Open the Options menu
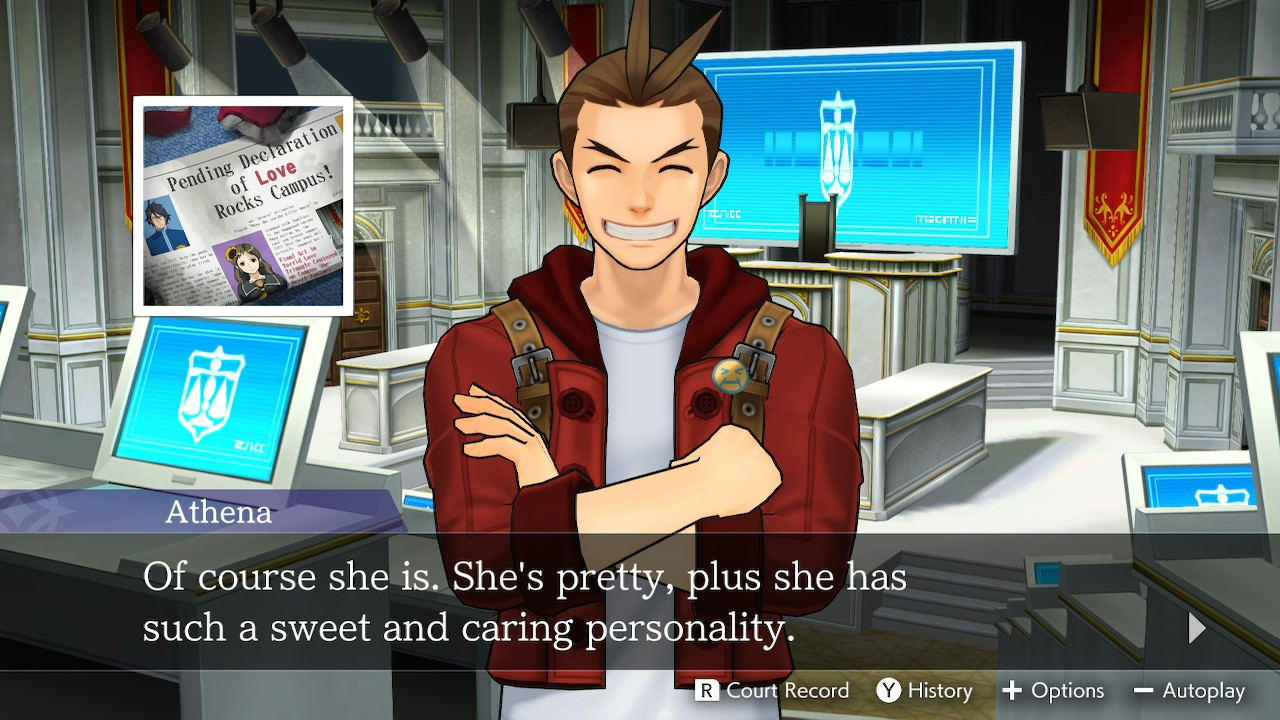Image resolution: width=1280 pixels, height=720 pixels. [1053, 691]
